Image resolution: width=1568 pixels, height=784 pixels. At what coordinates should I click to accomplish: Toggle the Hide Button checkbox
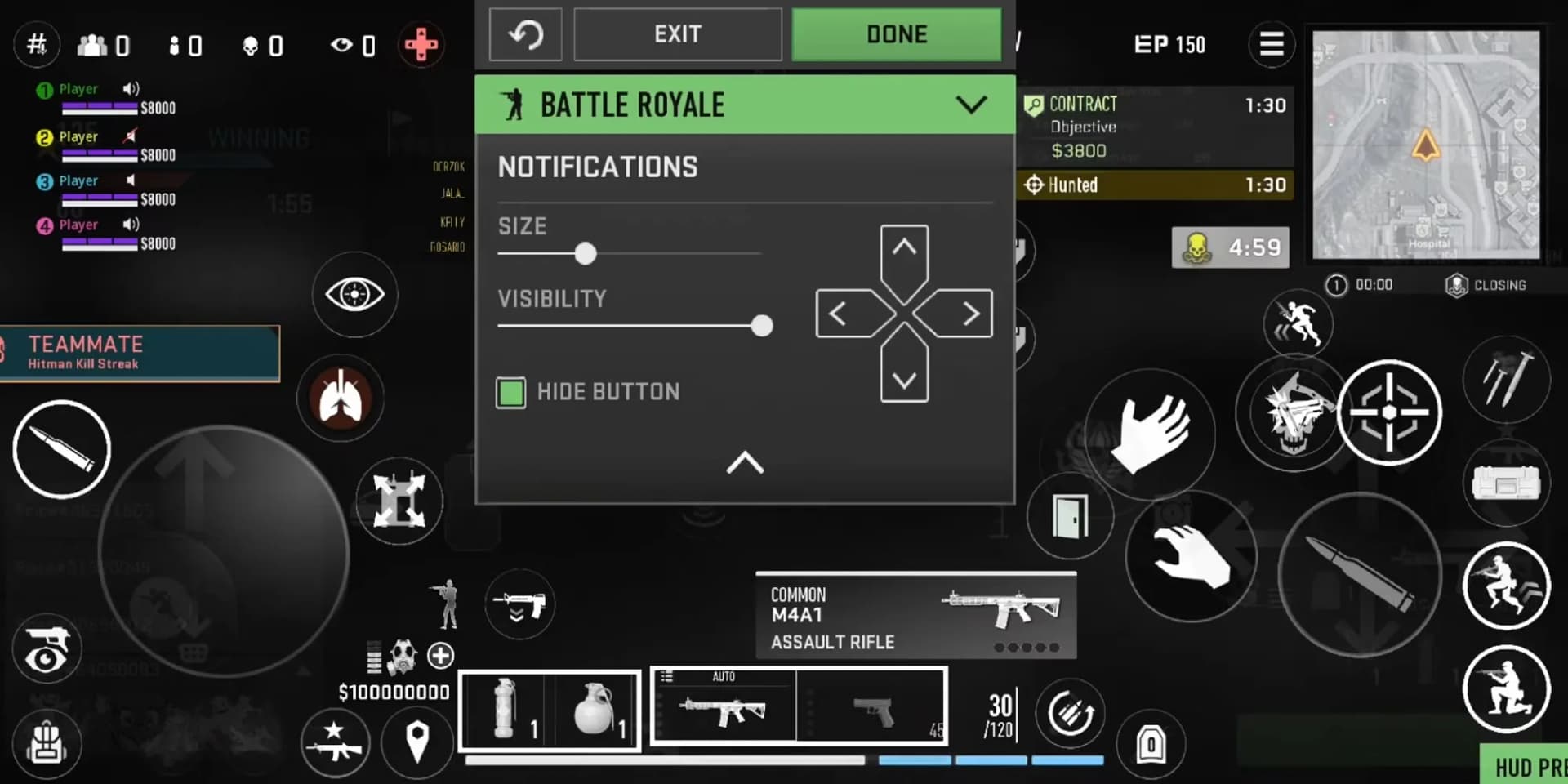pyautogui.click(x=511, y=393)
